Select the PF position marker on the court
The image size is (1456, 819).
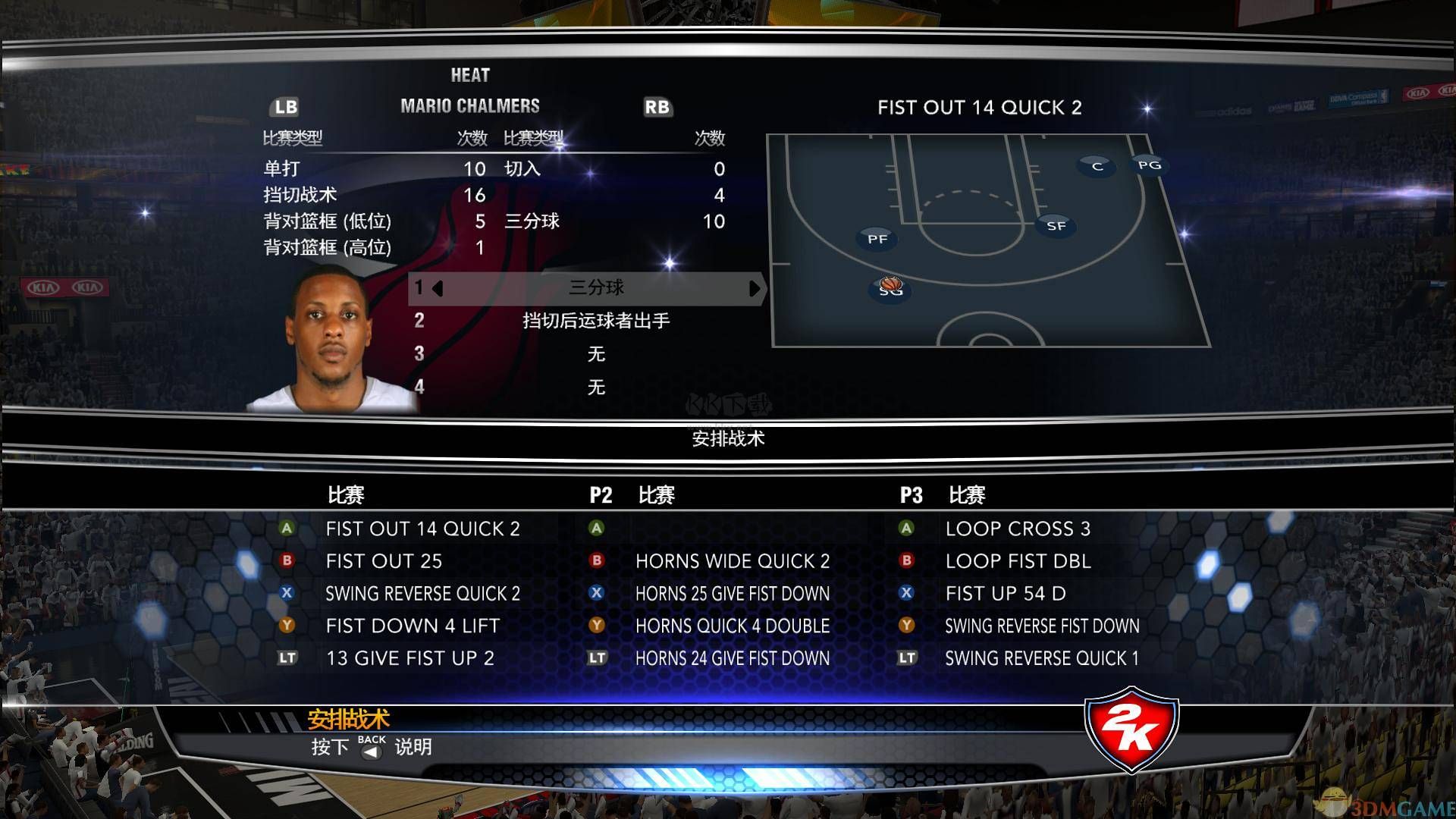click(x=877, y=238)
